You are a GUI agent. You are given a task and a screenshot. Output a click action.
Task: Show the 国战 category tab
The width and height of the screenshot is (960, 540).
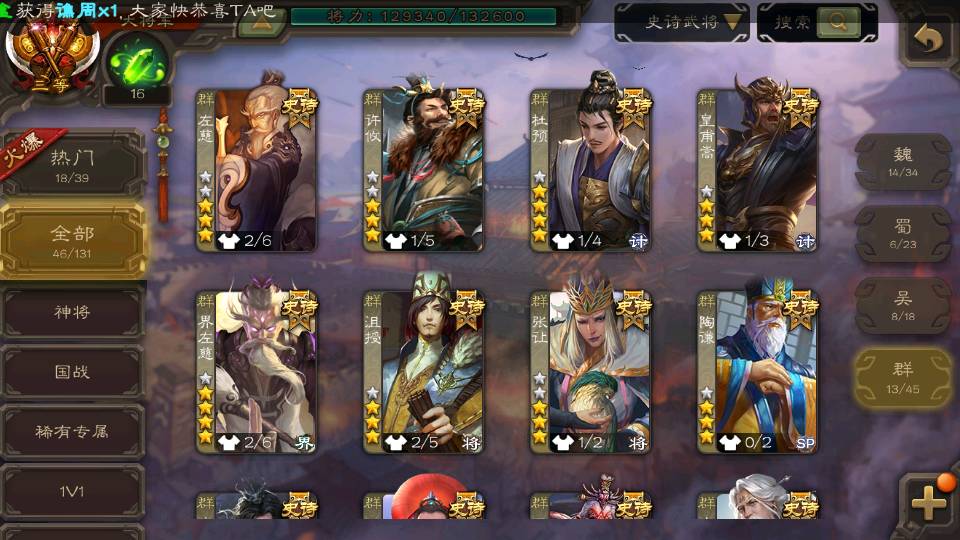tap(72, 372)
